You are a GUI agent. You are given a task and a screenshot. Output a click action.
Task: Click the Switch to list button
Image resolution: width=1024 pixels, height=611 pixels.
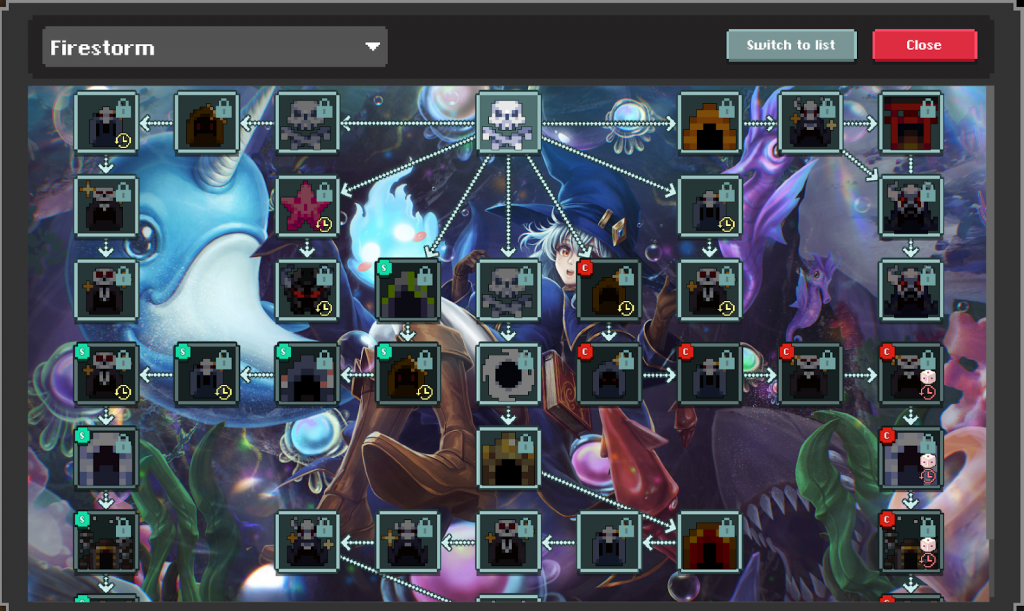(791, 45)
